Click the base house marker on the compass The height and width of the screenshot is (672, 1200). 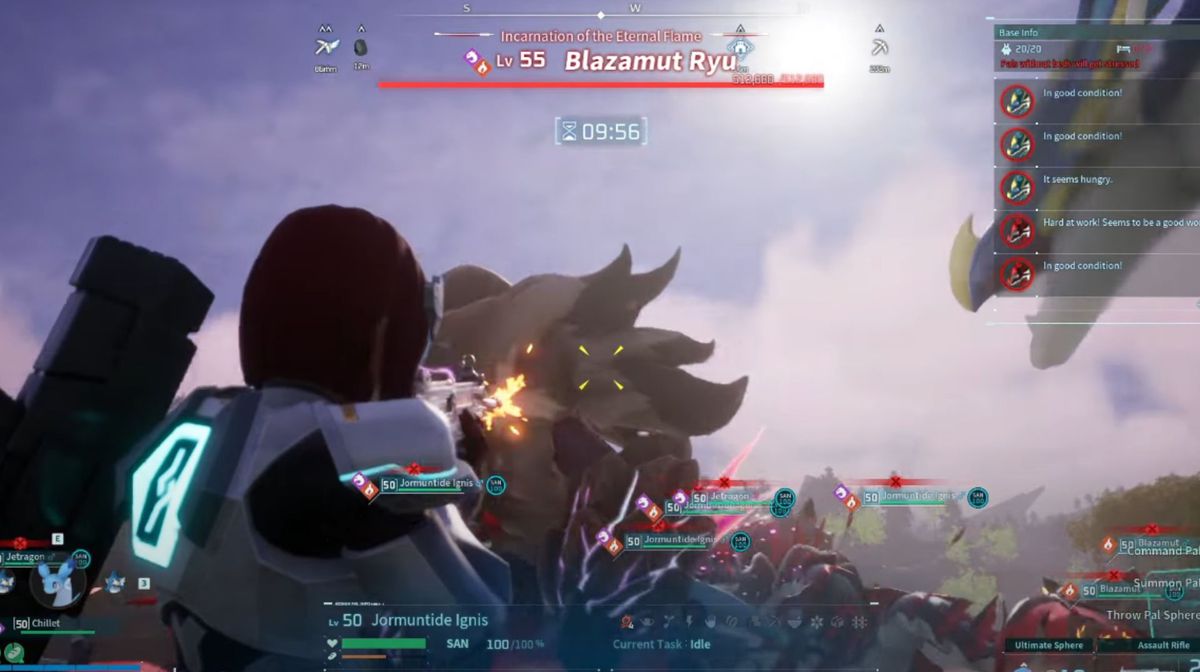(740, 47)
